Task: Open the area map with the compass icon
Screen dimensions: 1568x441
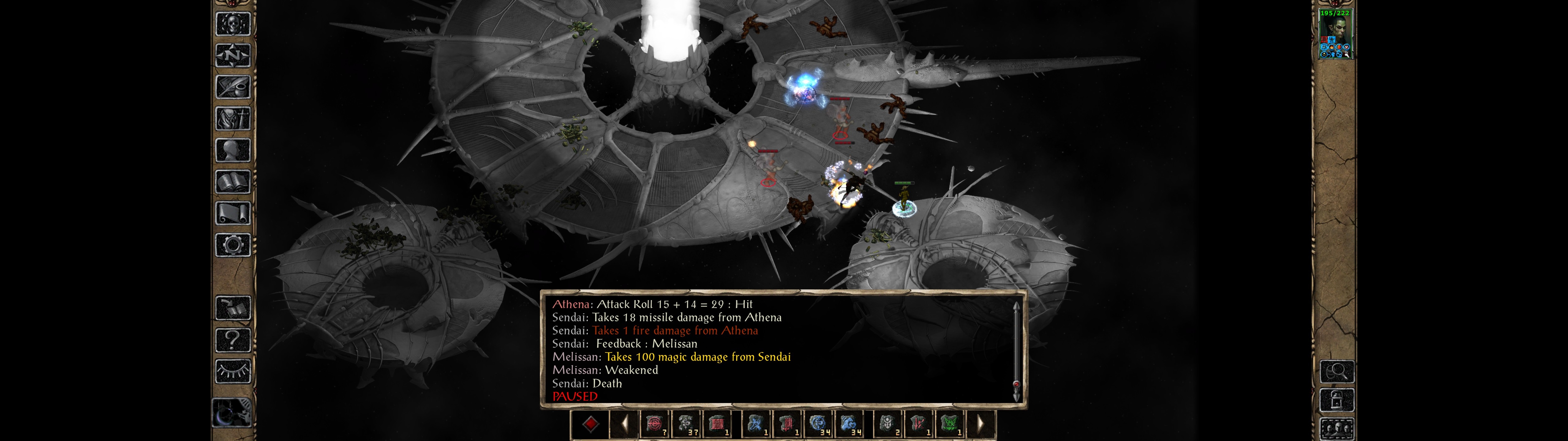Action: 232,56
